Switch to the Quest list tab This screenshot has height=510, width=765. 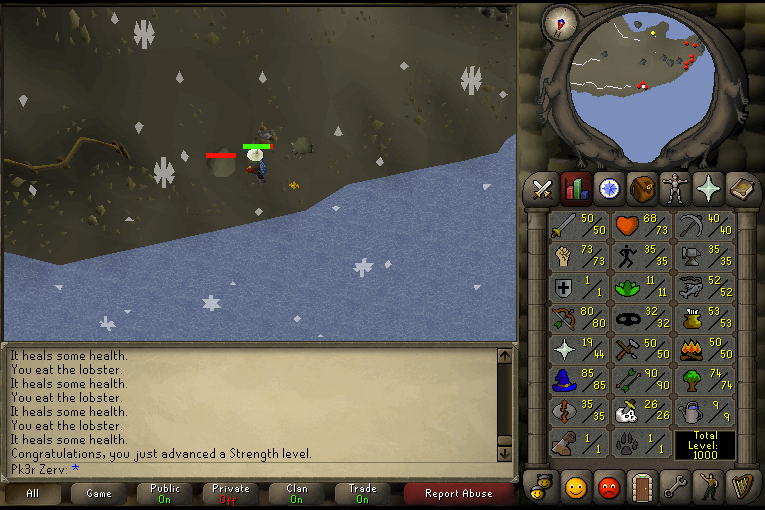click(x=608, y=188)
